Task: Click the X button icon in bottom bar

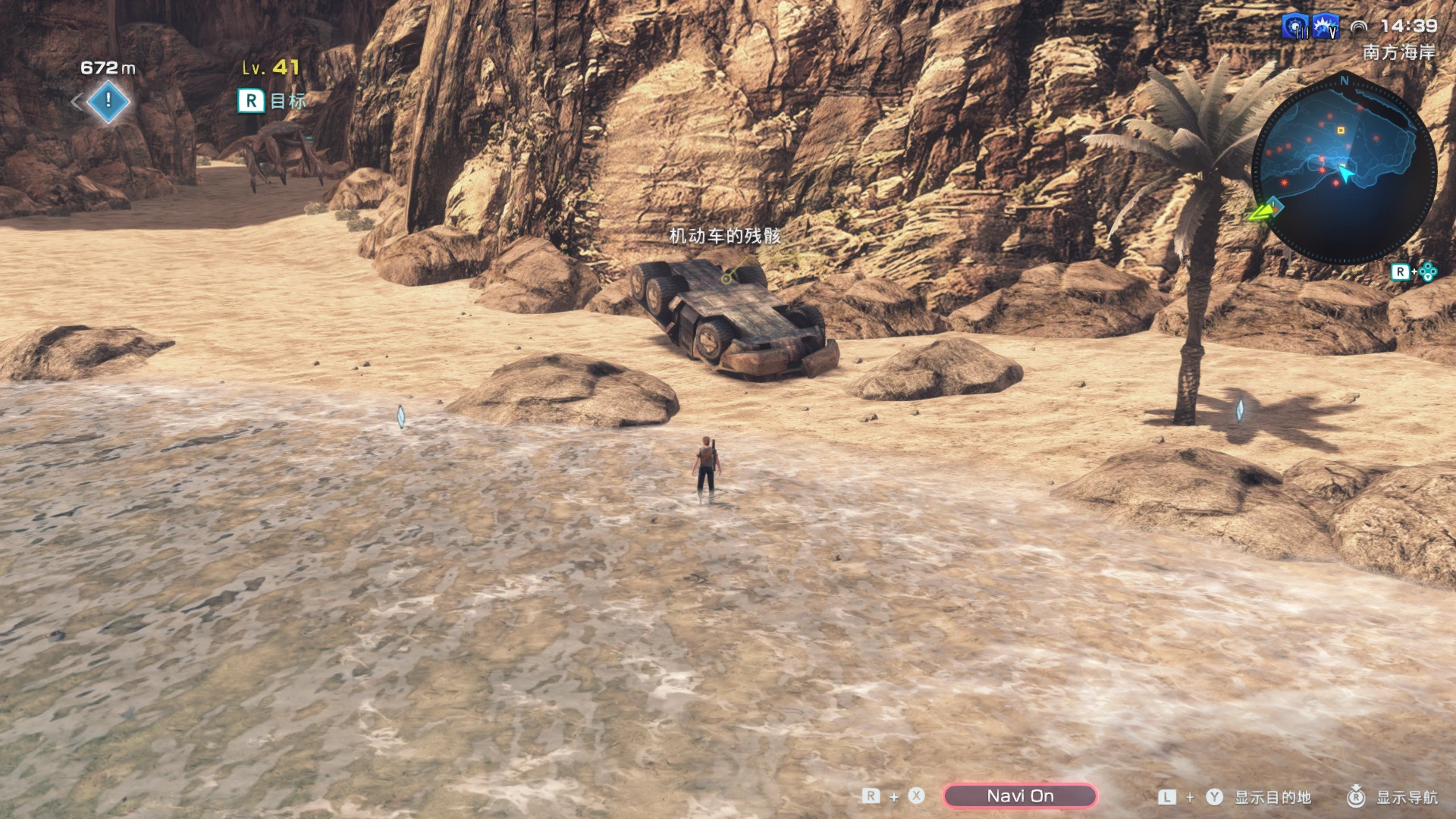Action: (915, 796)
